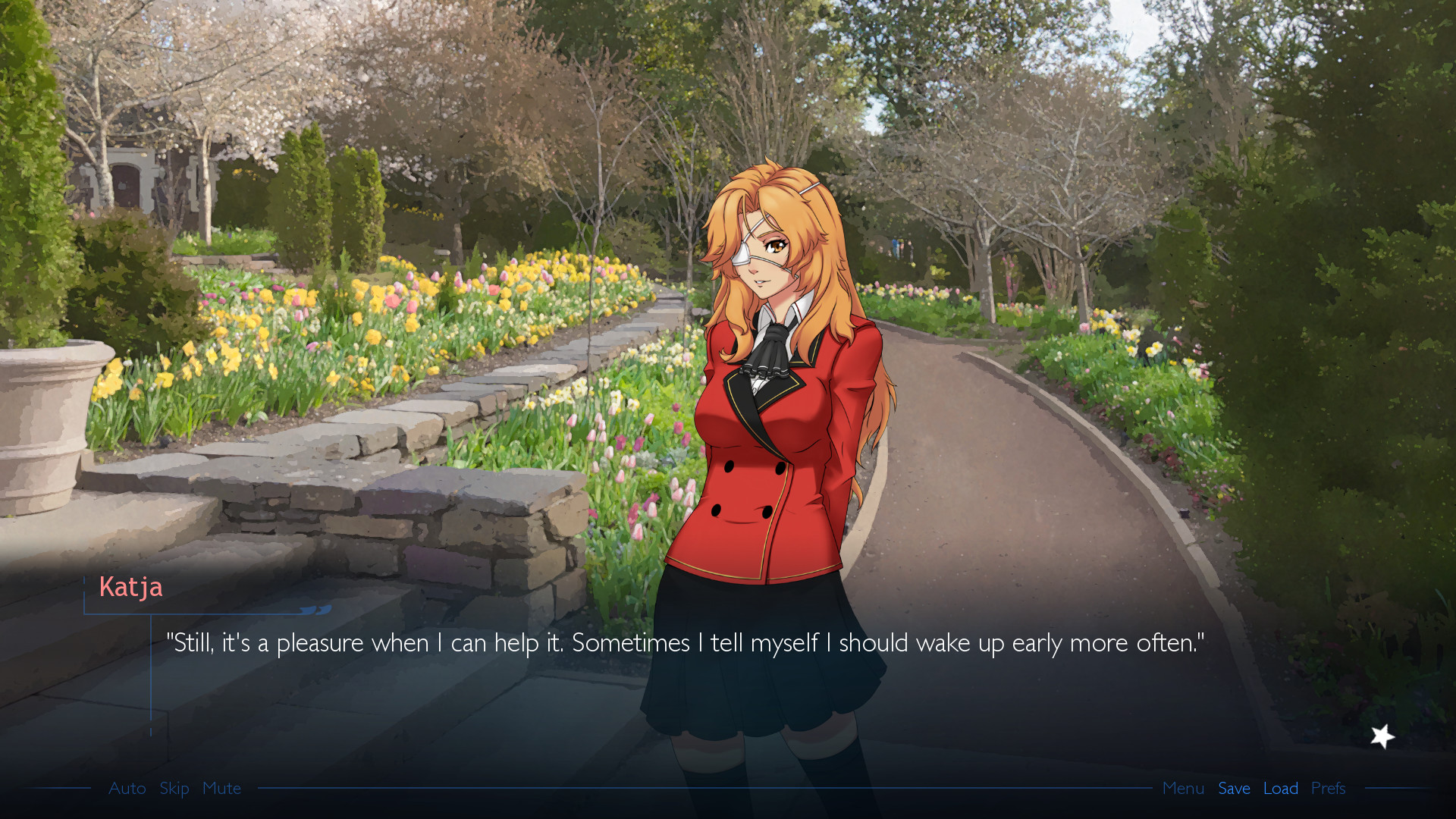The height and width of the screenshot is (819, 1456).
Task: Open the Save game screen
Action: pyautogui.click(x=1234, y=789)
